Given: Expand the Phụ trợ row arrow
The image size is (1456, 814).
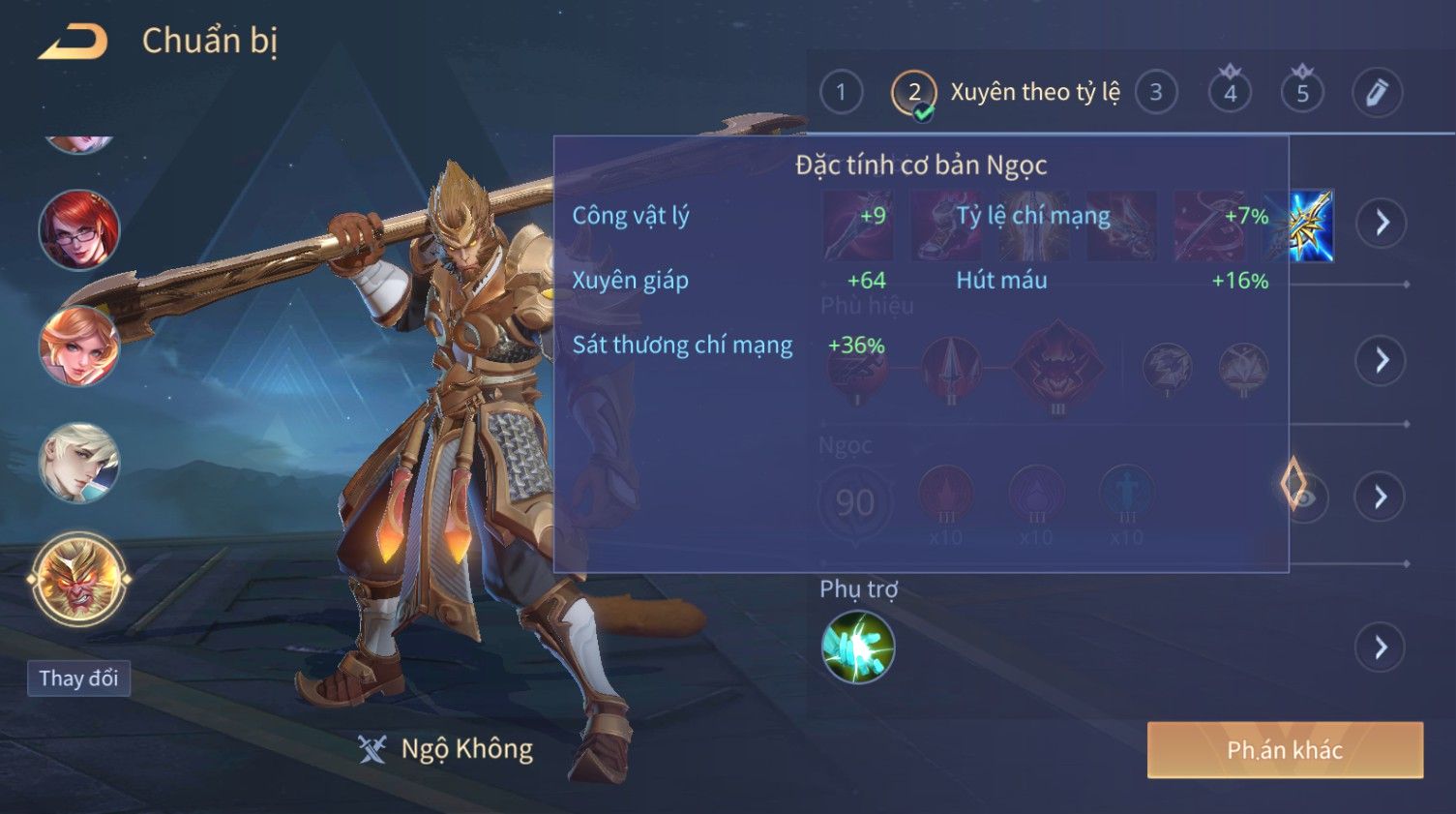Looking at the screenshot, I should point(1381,648).
